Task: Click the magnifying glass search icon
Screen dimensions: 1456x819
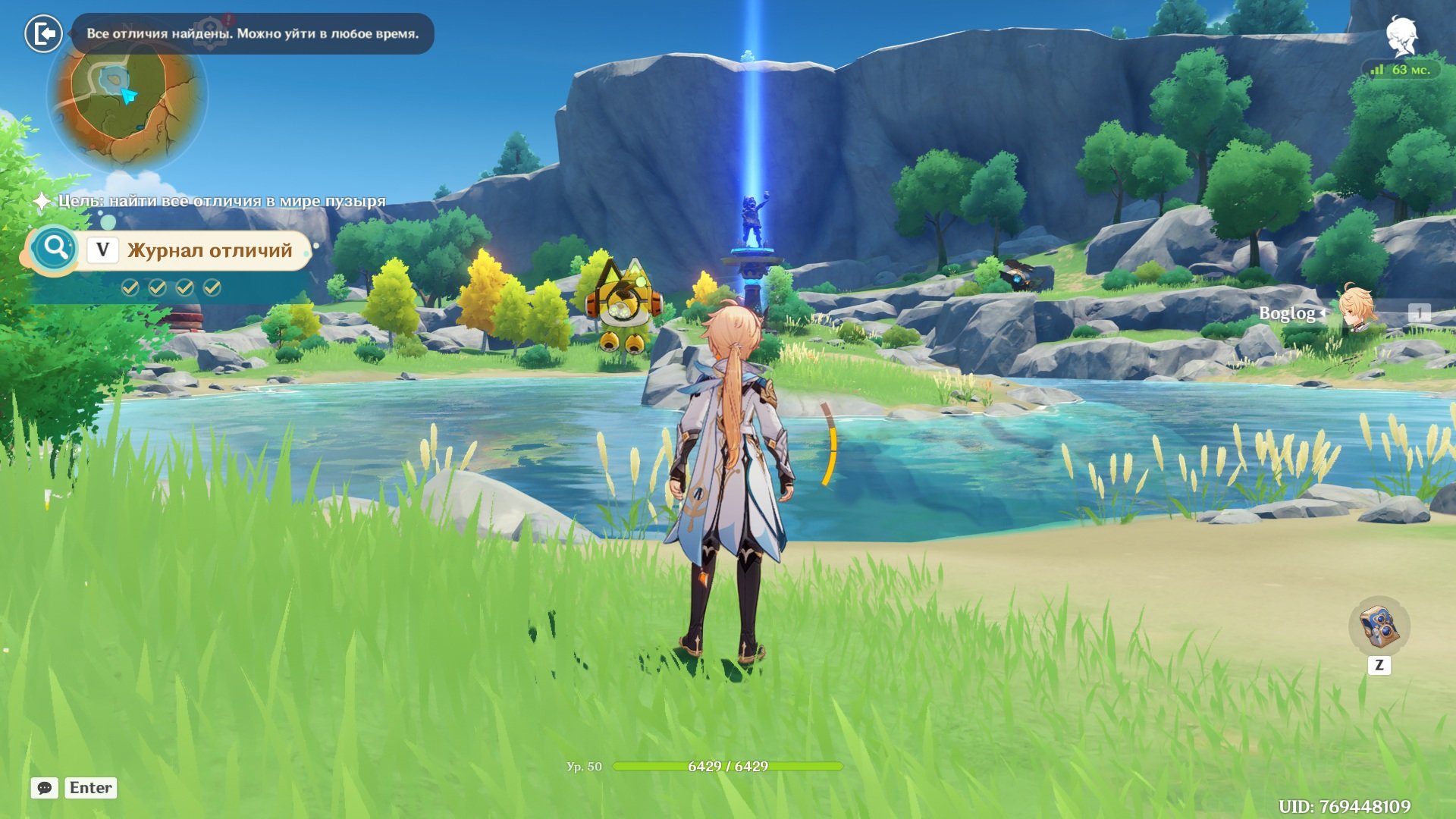Action: (55, 247)
